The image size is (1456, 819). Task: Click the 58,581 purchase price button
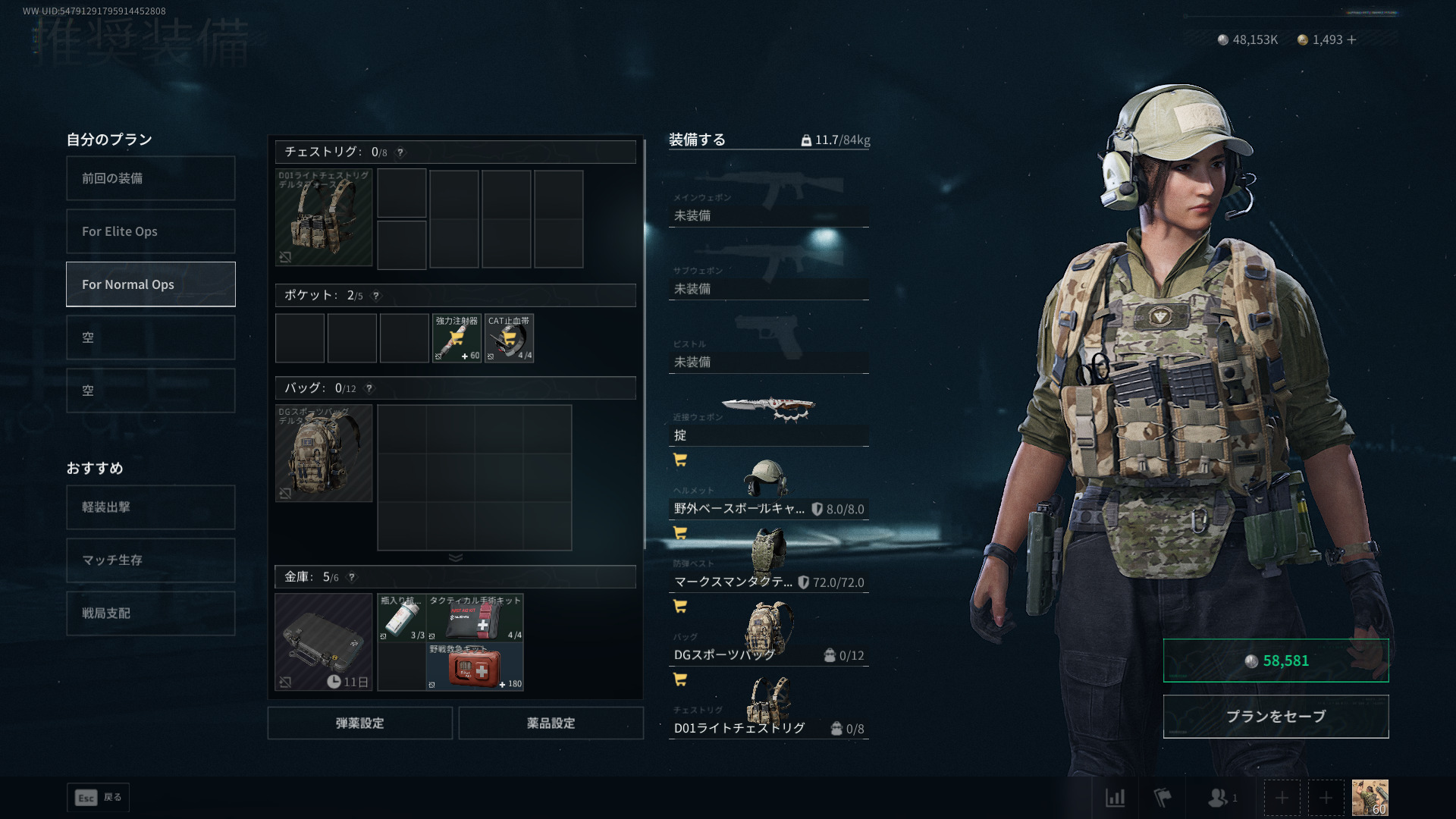(x=1276, y=661)
